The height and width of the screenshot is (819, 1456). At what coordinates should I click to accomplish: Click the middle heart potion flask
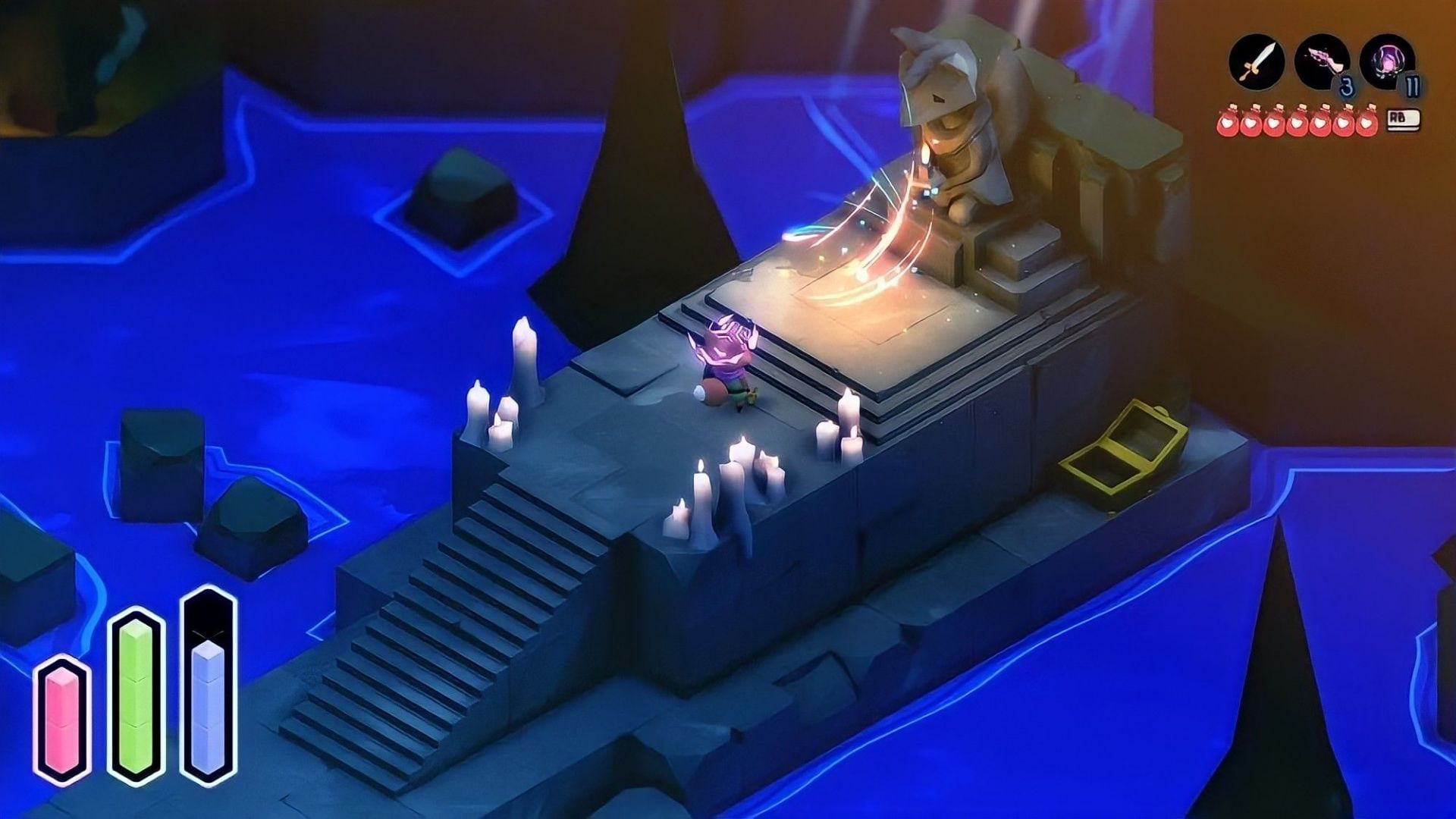1297,123
